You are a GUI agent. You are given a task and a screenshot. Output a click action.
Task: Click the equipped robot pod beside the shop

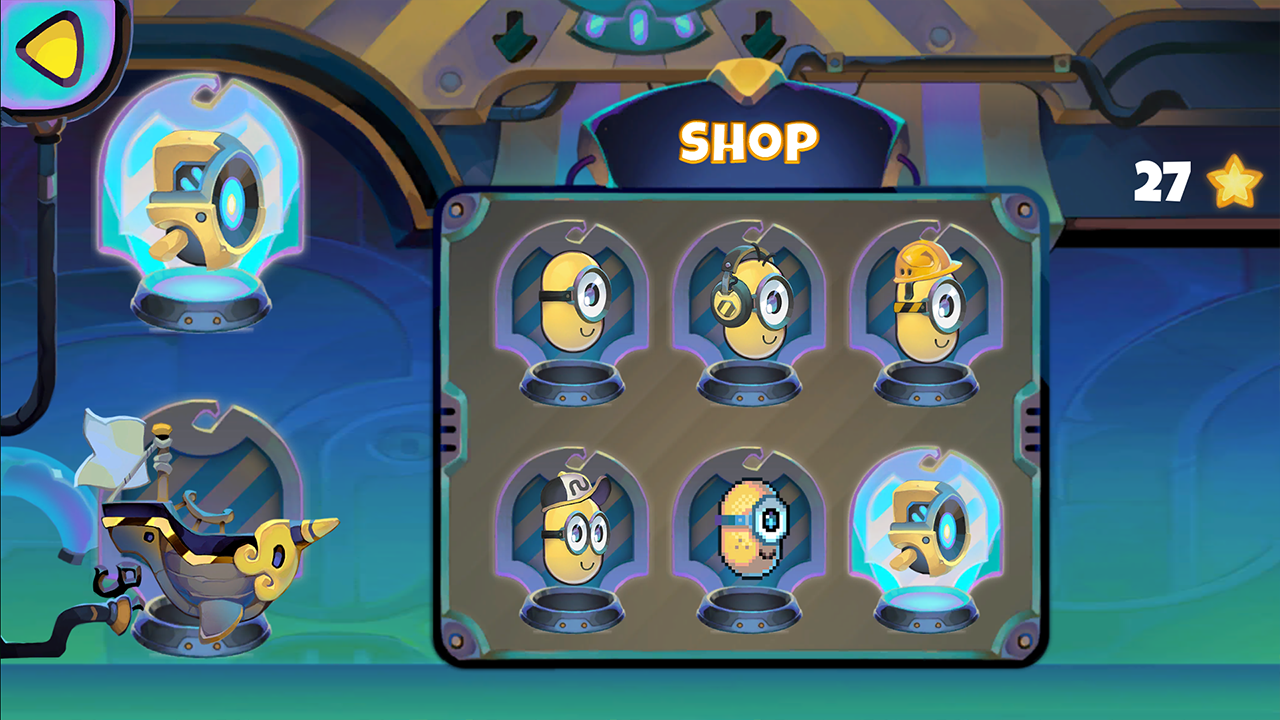tap(200, 205)
